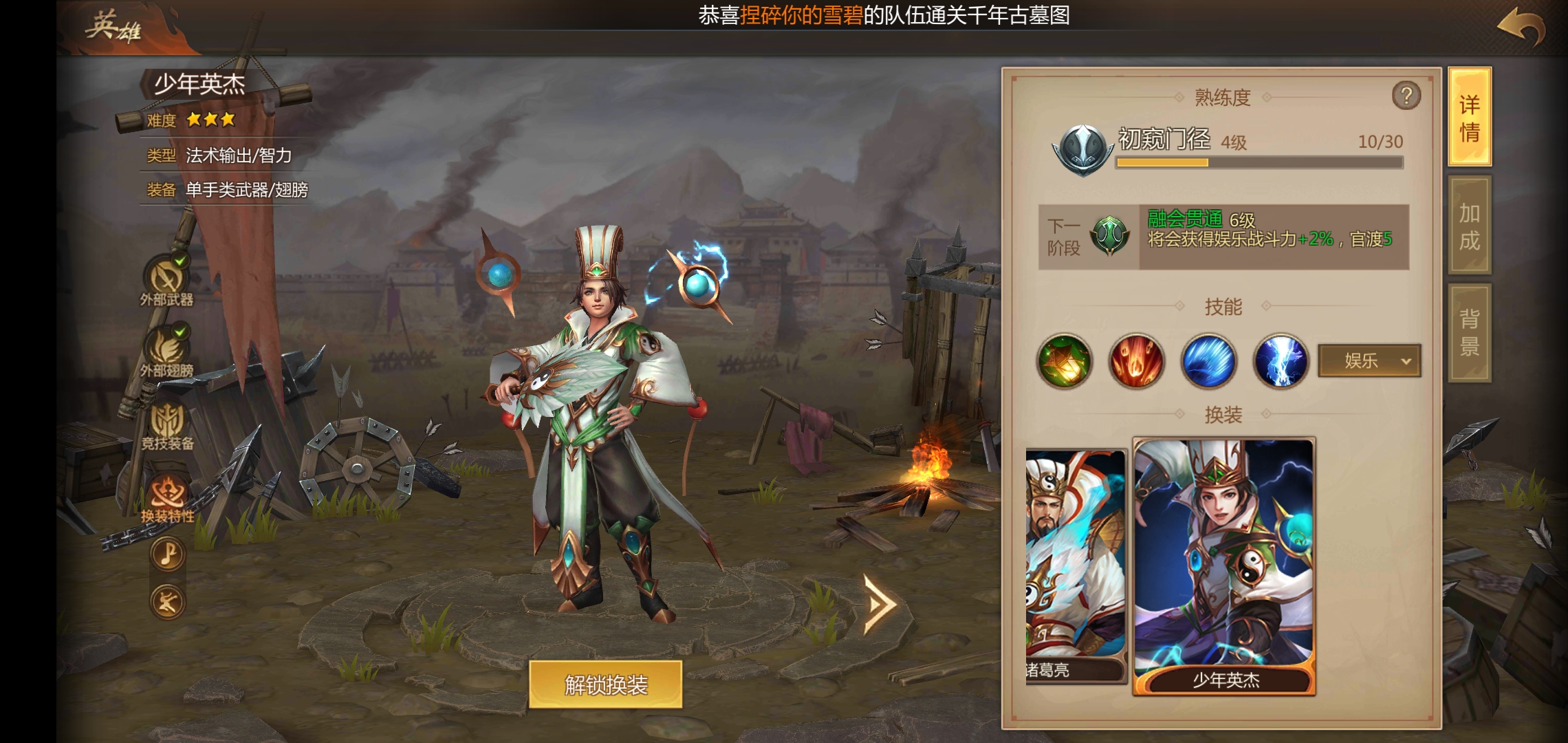The image size is (1568, 743).
Task: Open the blue wind skill icon
Action: [x=1208, y=362]
